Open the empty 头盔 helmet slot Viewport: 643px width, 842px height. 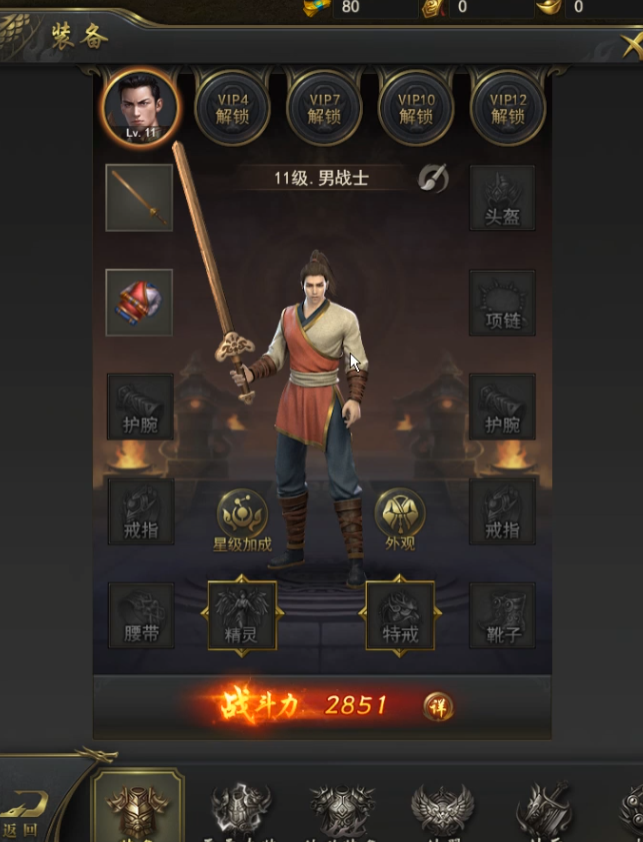[x=502, y=198]
